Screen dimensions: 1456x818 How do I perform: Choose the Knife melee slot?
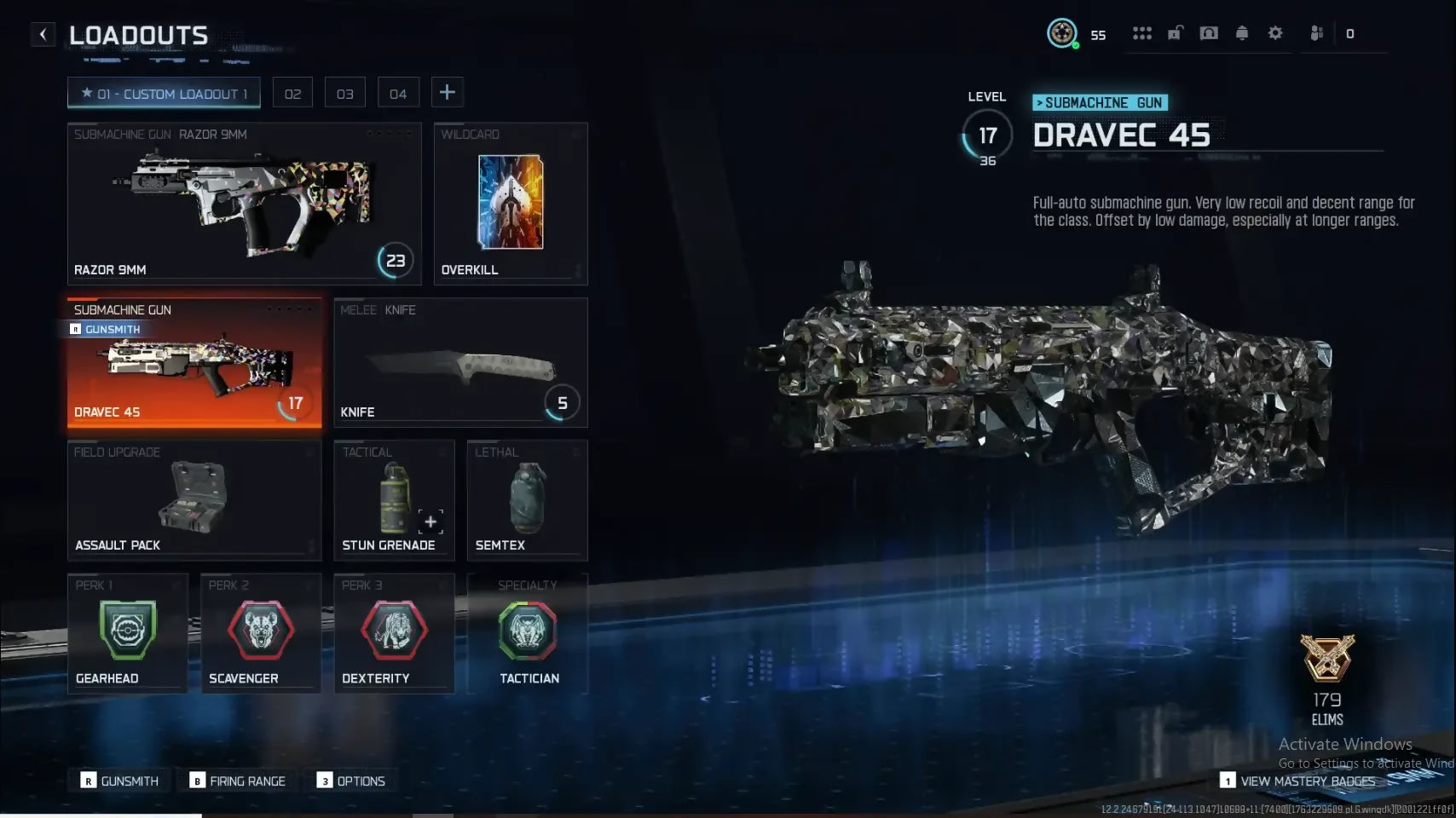pos(460,362)
